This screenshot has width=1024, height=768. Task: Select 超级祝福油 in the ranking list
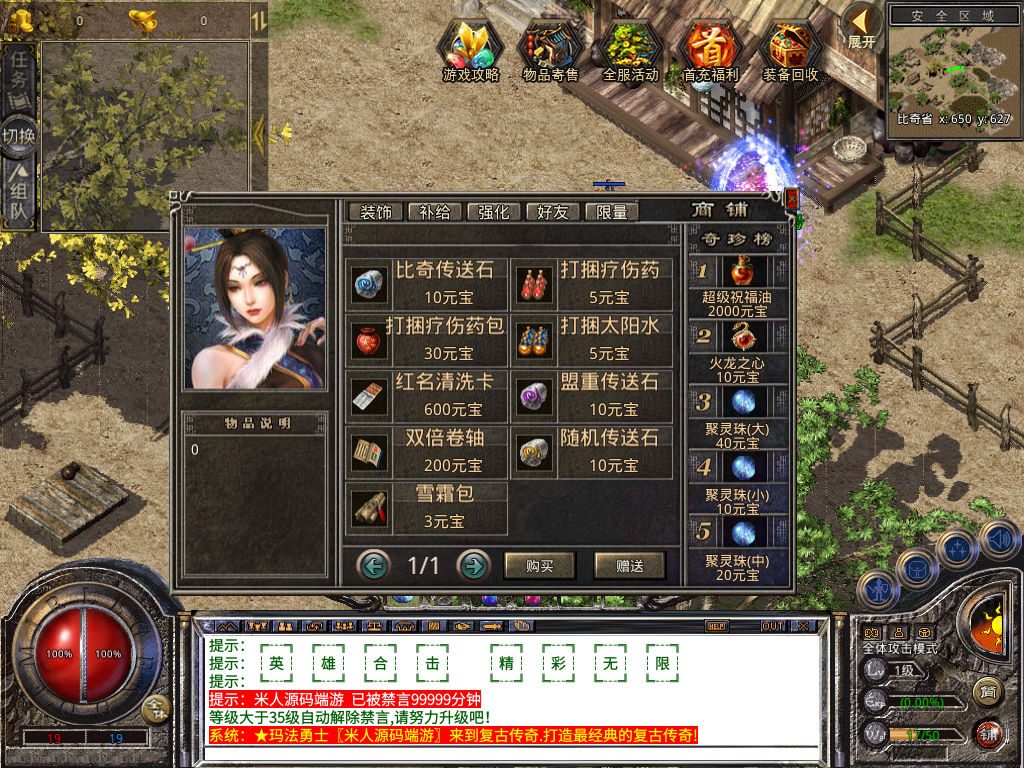739,286
